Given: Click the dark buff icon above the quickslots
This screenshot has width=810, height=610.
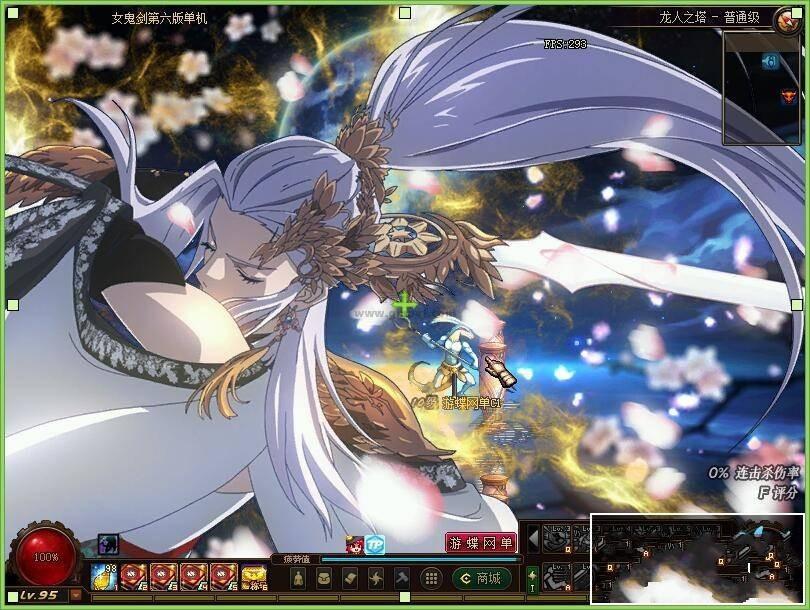Looking at the screenshot, I should (107, 544).
